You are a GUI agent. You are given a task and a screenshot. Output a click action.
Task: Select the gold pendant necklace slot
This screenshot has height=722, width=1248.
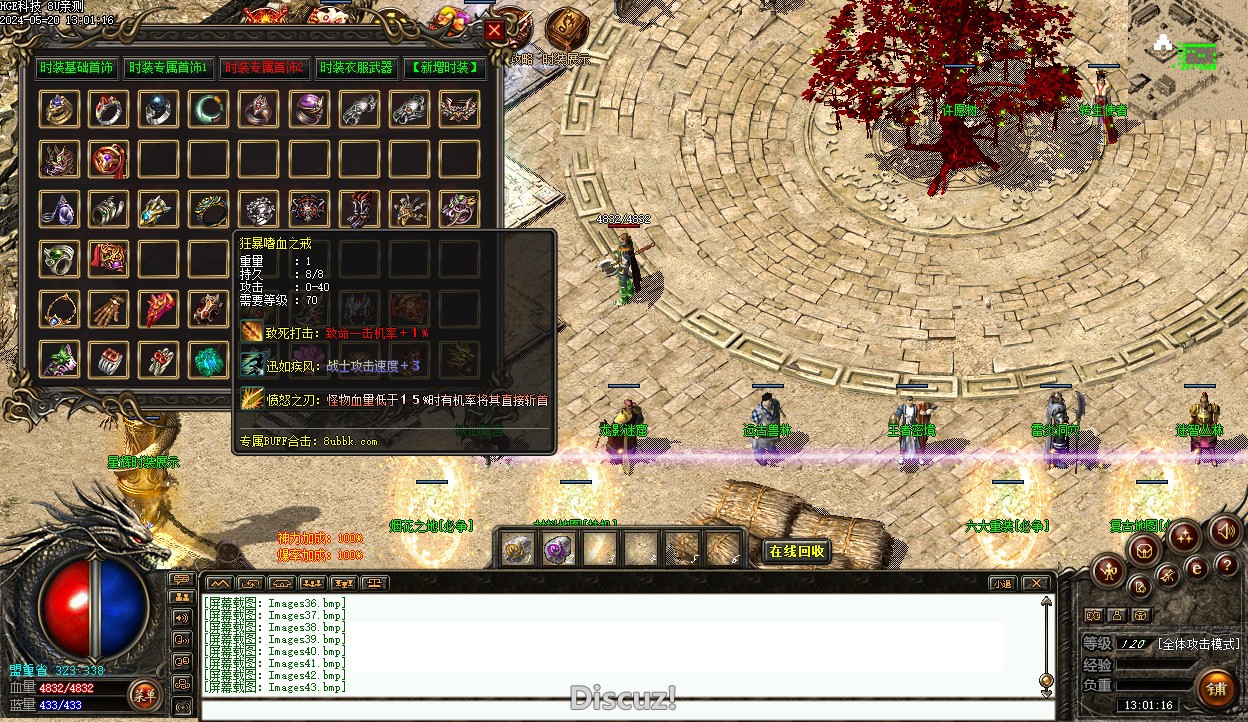(x=59, y=309)
